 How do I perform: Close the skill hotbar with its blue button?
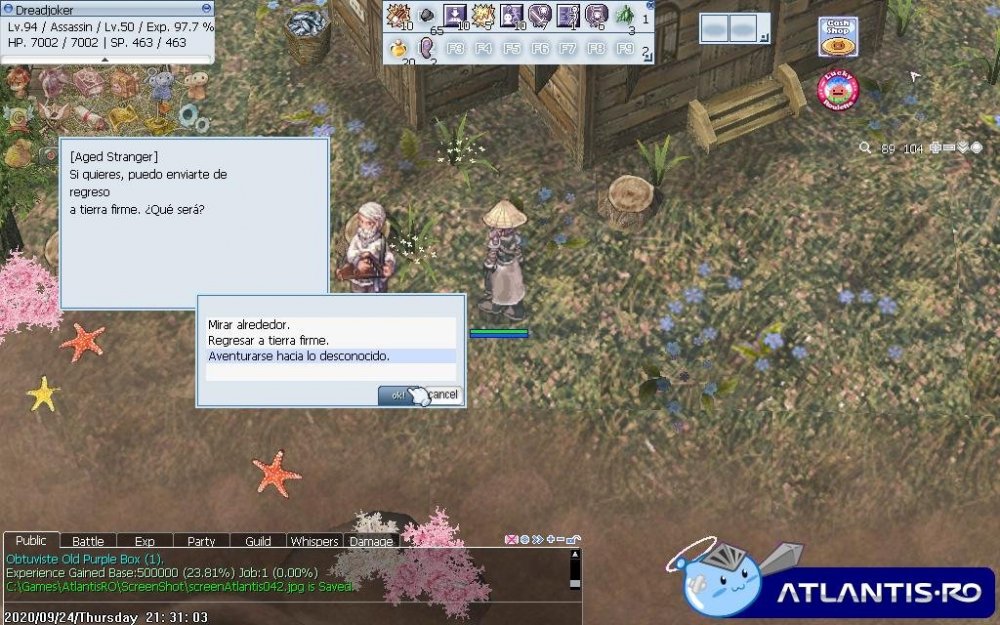(x=651, y=5)
